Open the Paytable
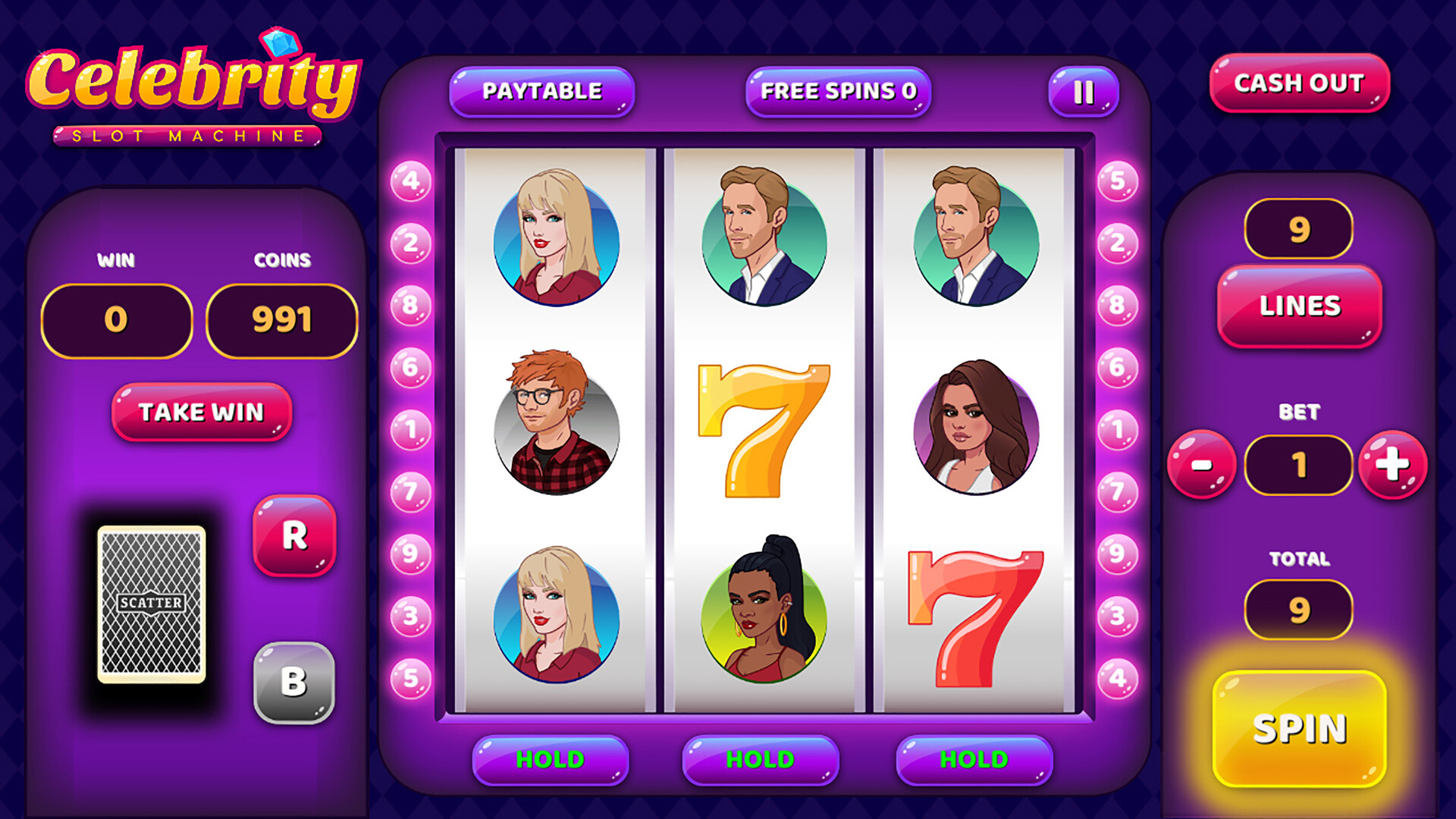The width and height of the screenshot is (1456, 819). click(540, 90)
